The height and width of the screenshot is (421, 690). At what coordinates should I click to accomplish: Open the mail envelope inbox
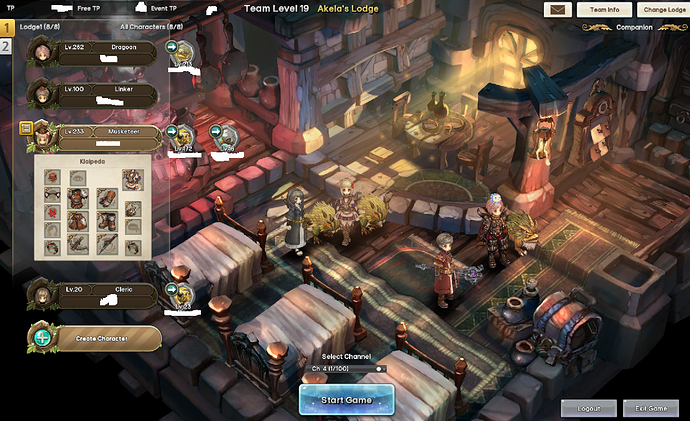click(x=558, y=9)
